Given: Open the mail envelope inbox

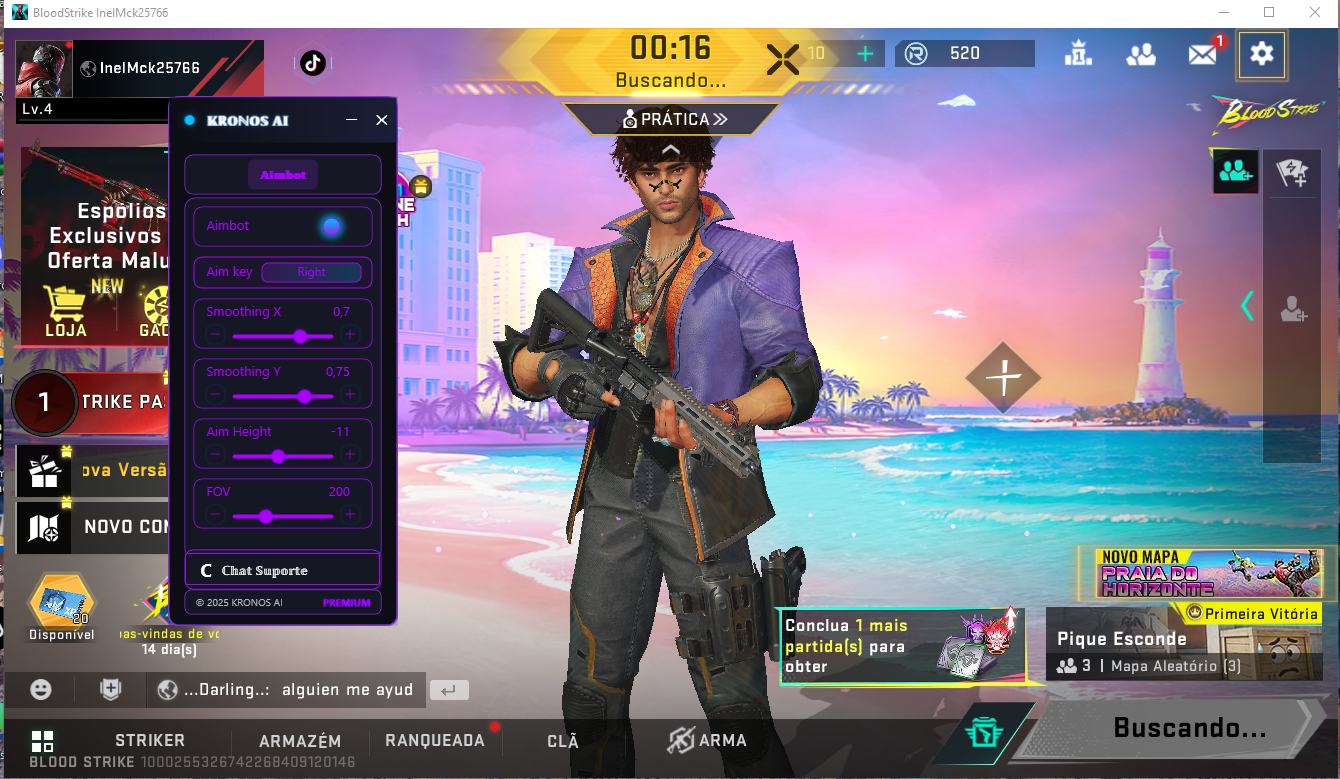Looking at the screenshot, I should point(1202,55).
